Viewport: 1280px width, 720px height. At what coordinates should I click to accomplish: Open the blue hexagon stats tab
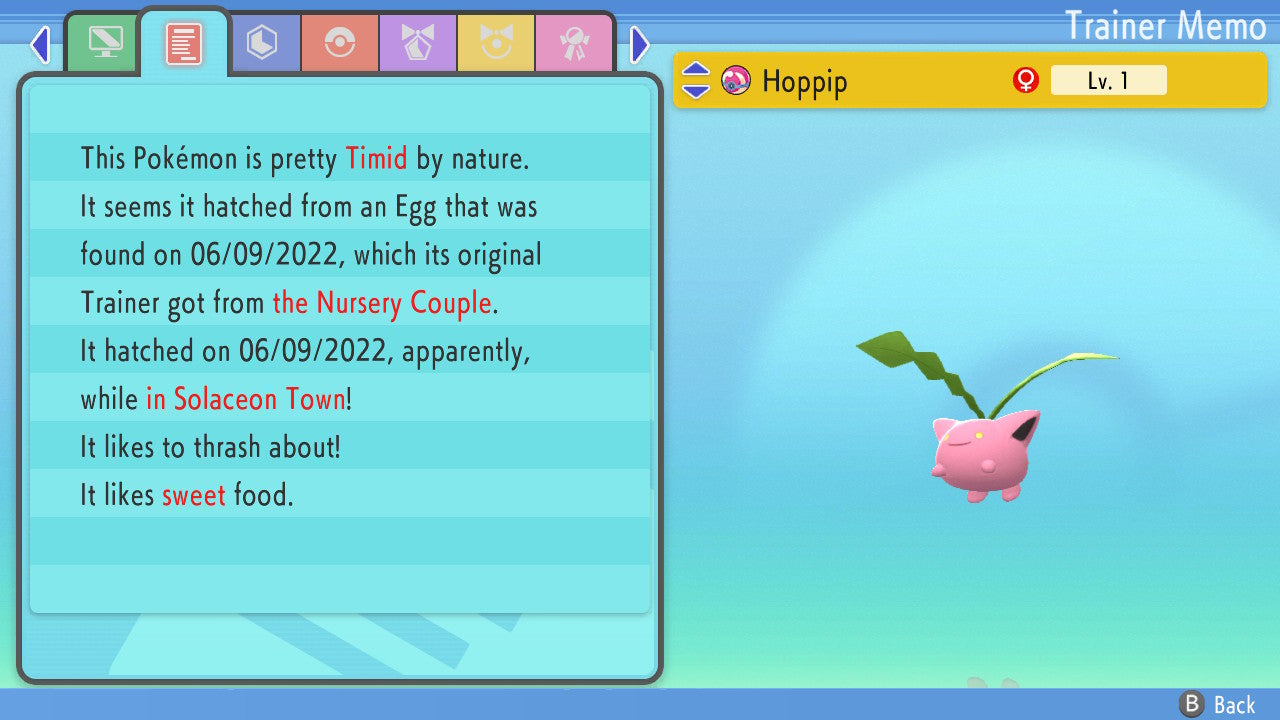(x=262, y=42)
